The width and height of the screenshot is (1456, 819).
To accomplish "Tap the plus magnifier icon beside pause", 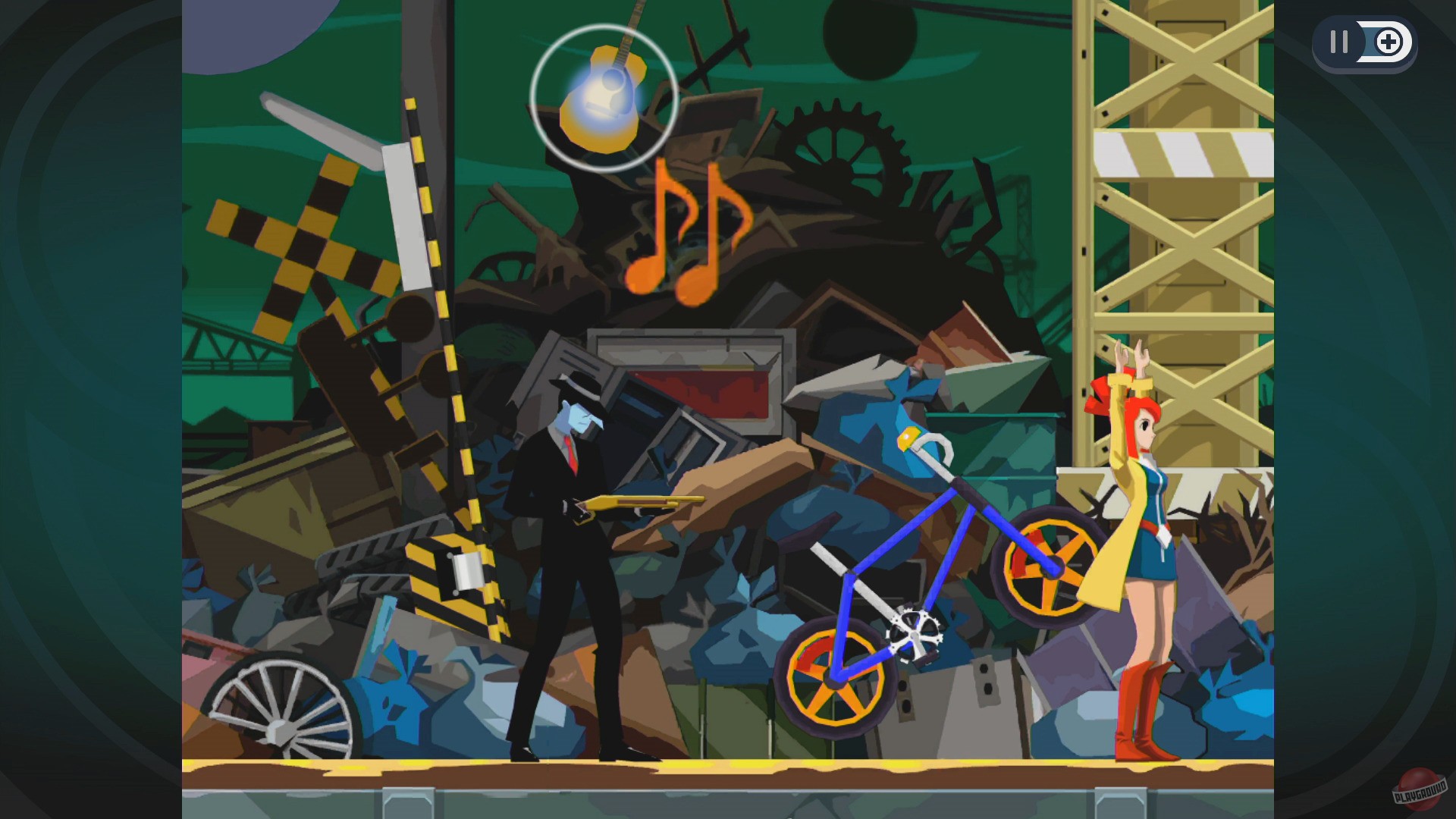I will (x=1390, y=43).
